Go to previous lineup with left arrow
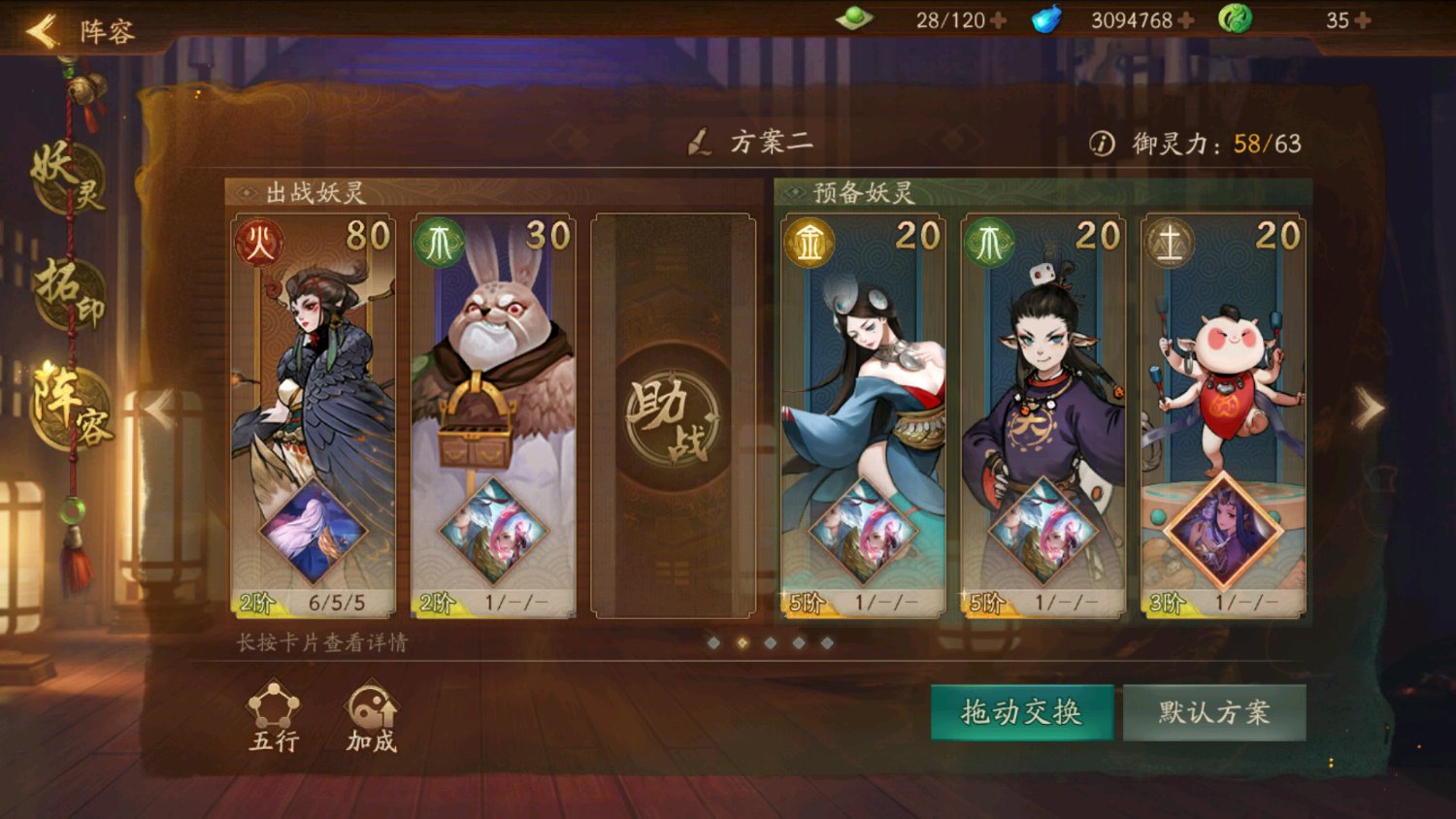The width and height of the screenshot is (1456, 819). point(158,409)
